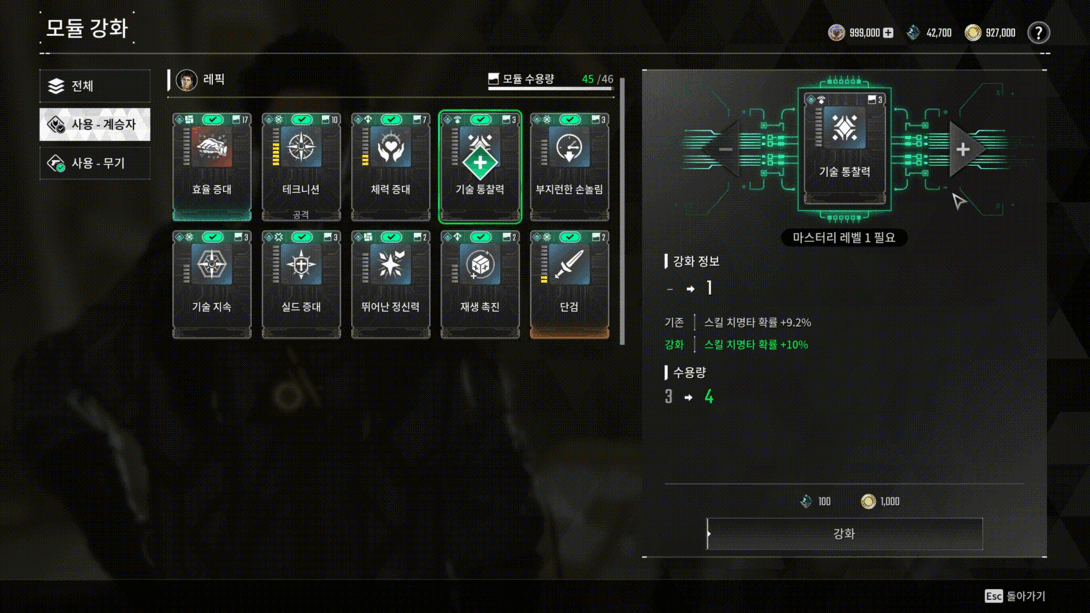Open the 사용 - 무기 tab

(94, 163)
